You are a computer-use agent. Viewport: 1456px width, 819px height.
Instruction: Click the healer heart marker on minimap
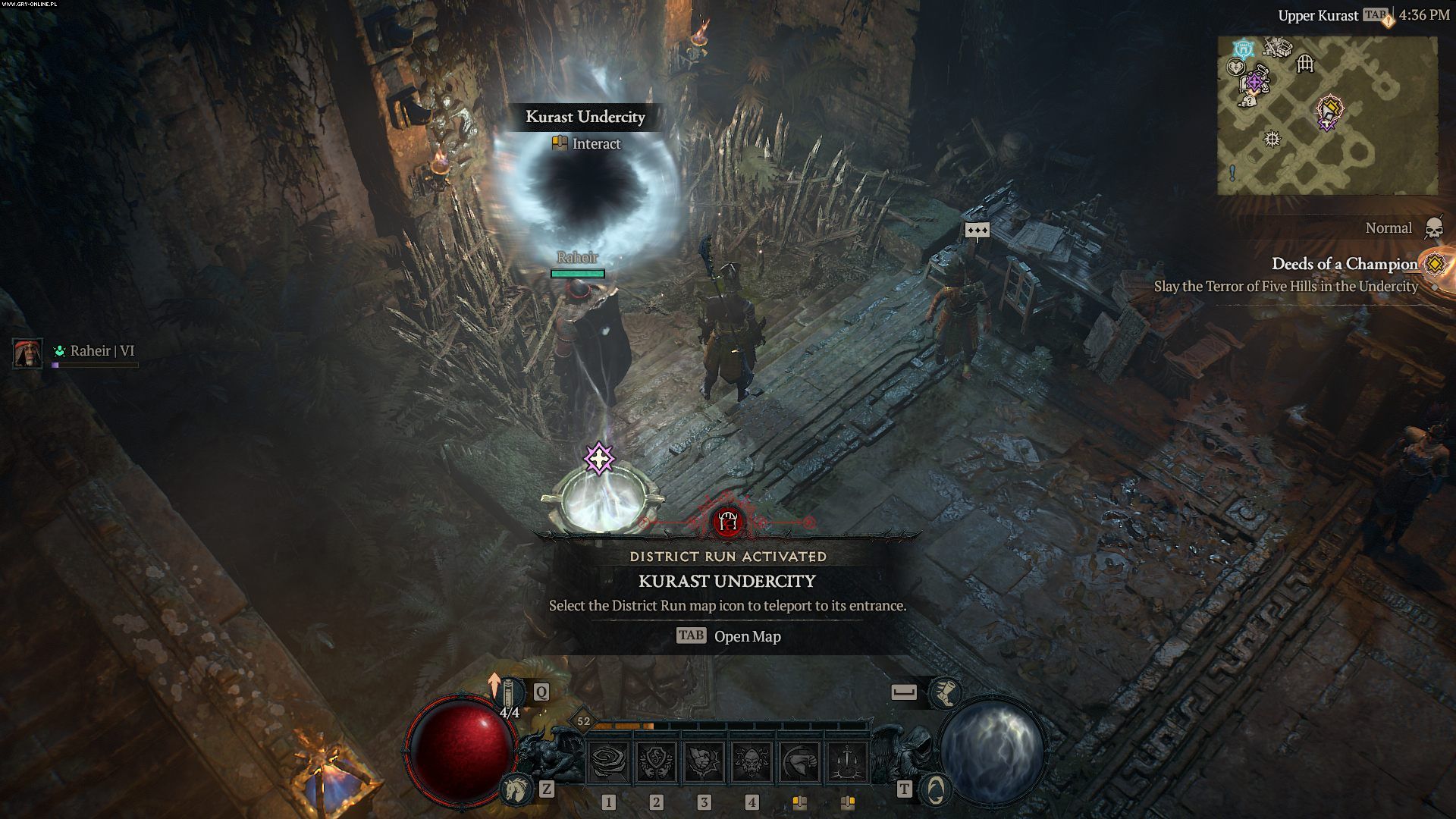click(x=1235, y=67)
